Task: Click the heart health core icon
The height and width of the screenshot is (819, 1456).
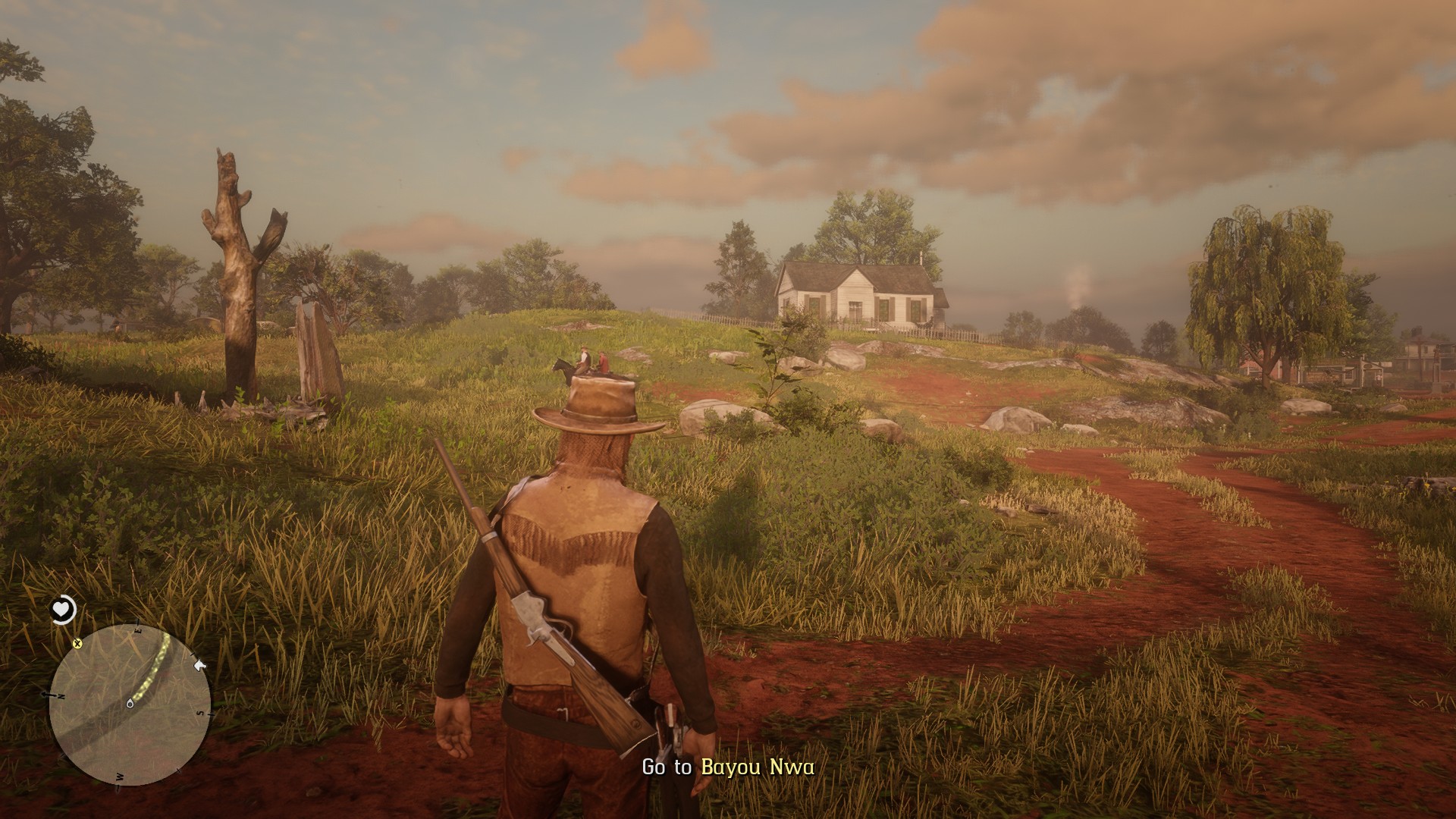Action: 64,608
